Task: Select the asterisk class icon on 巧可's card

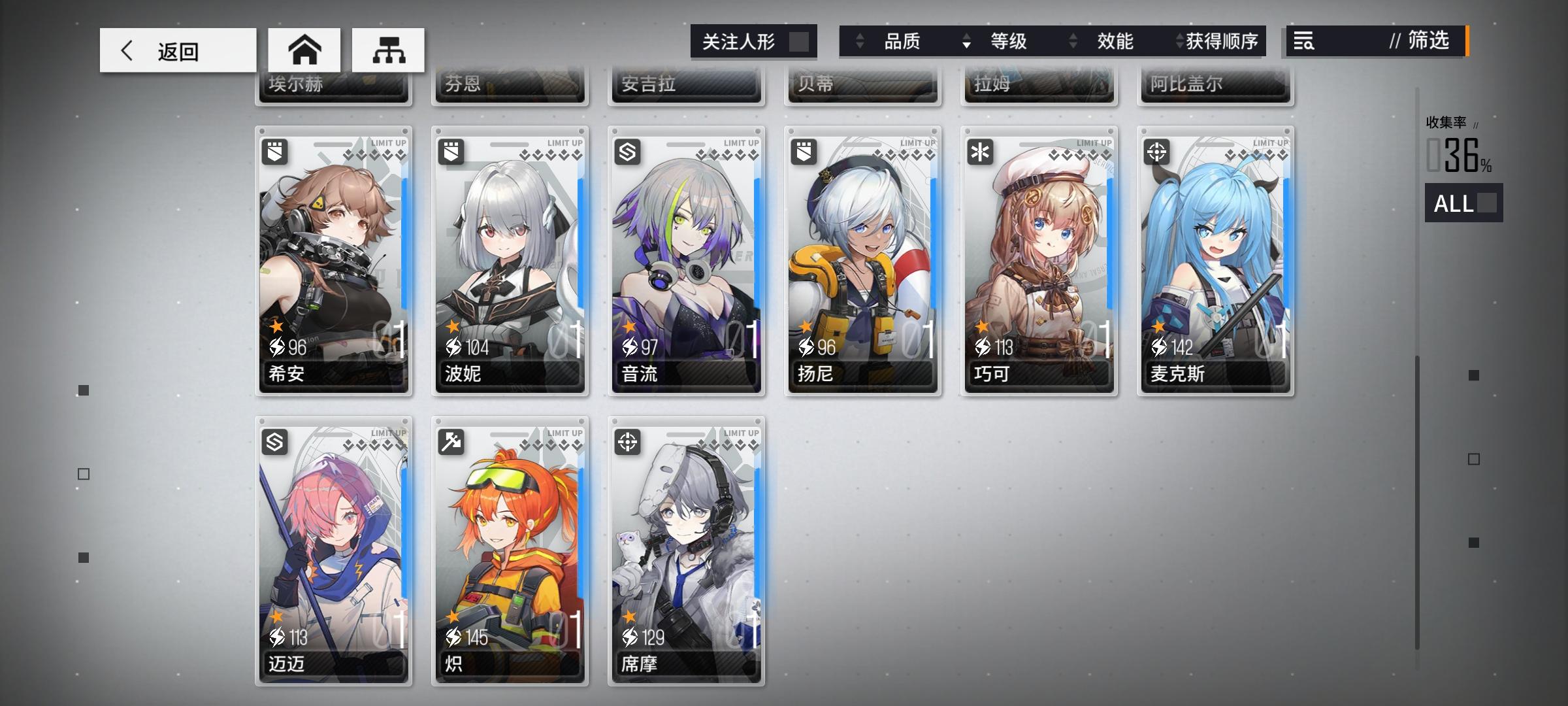Action: click(981, 152)
